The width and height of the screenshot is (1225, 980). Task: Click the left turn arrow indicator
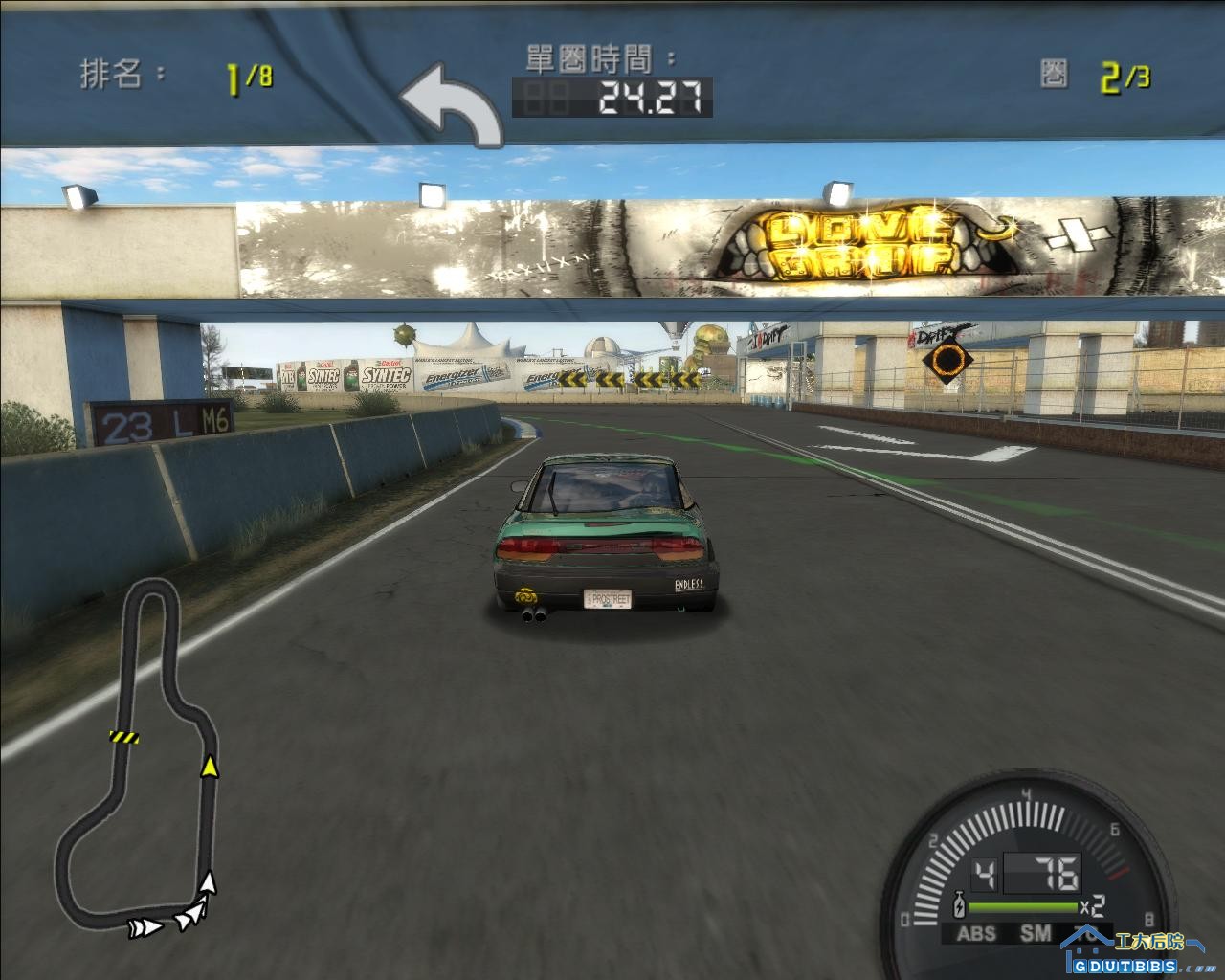tap(450, 105)
